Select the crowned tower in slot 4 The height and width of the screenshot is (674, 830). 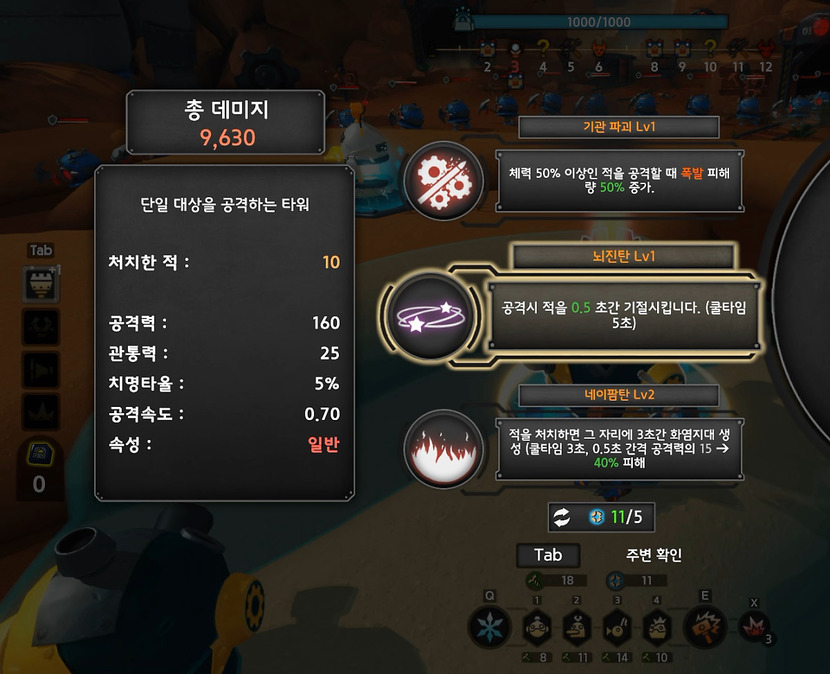click(x=656, y=629)
